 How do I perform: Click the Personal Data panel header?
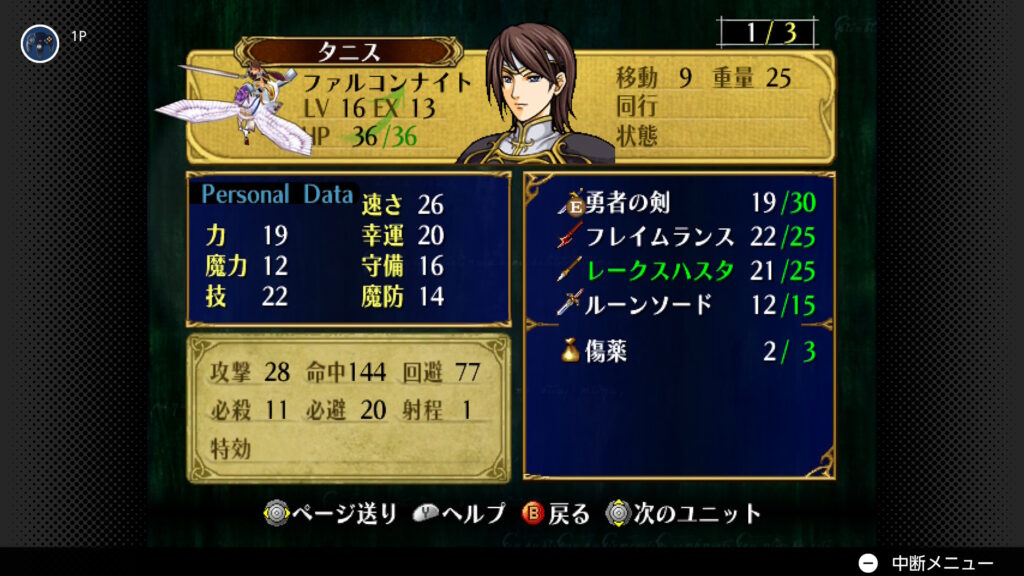point(277,194)
